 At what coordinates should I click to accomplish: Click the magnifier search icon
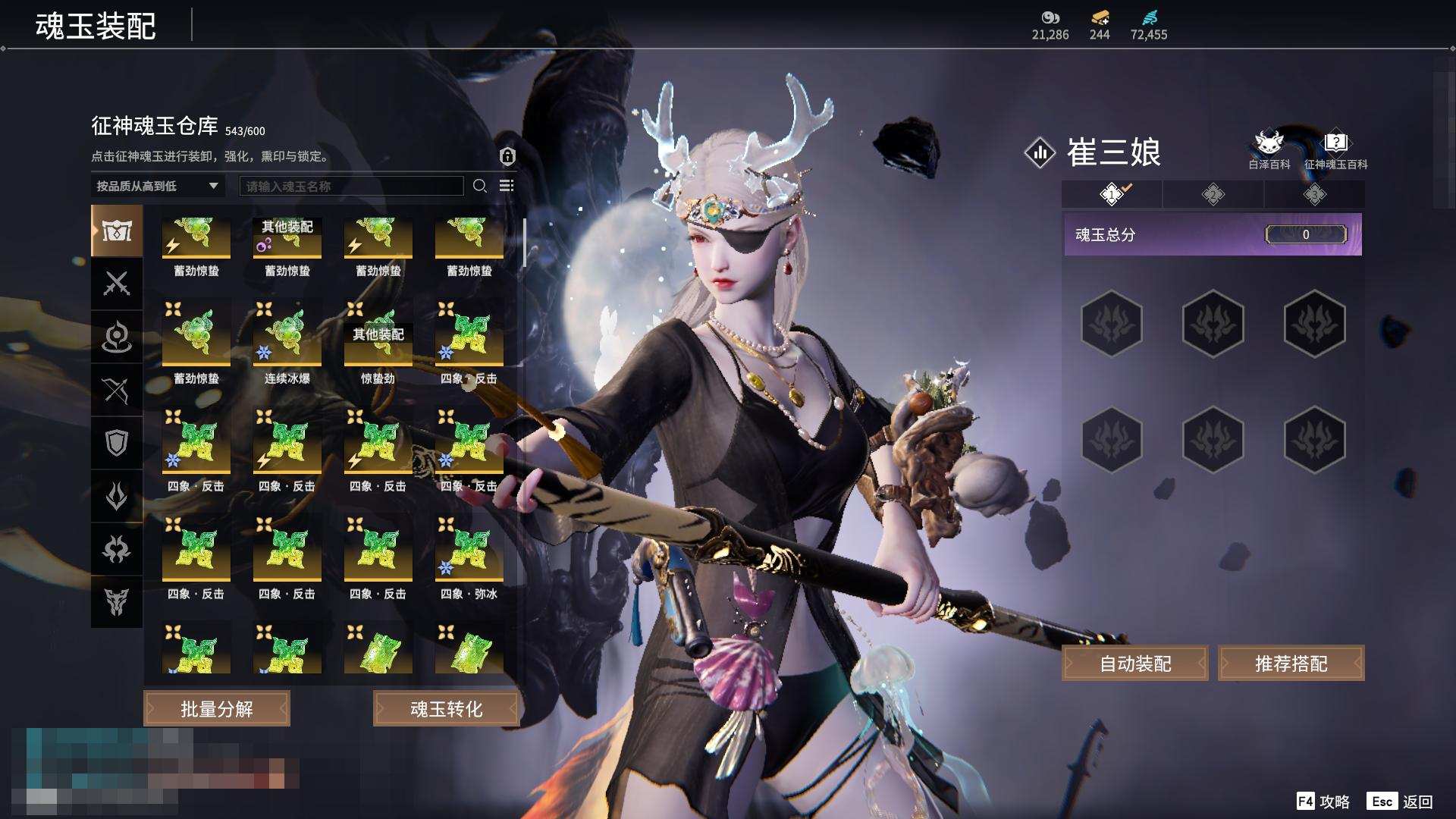pyautogui.click(x=480, y=186)
